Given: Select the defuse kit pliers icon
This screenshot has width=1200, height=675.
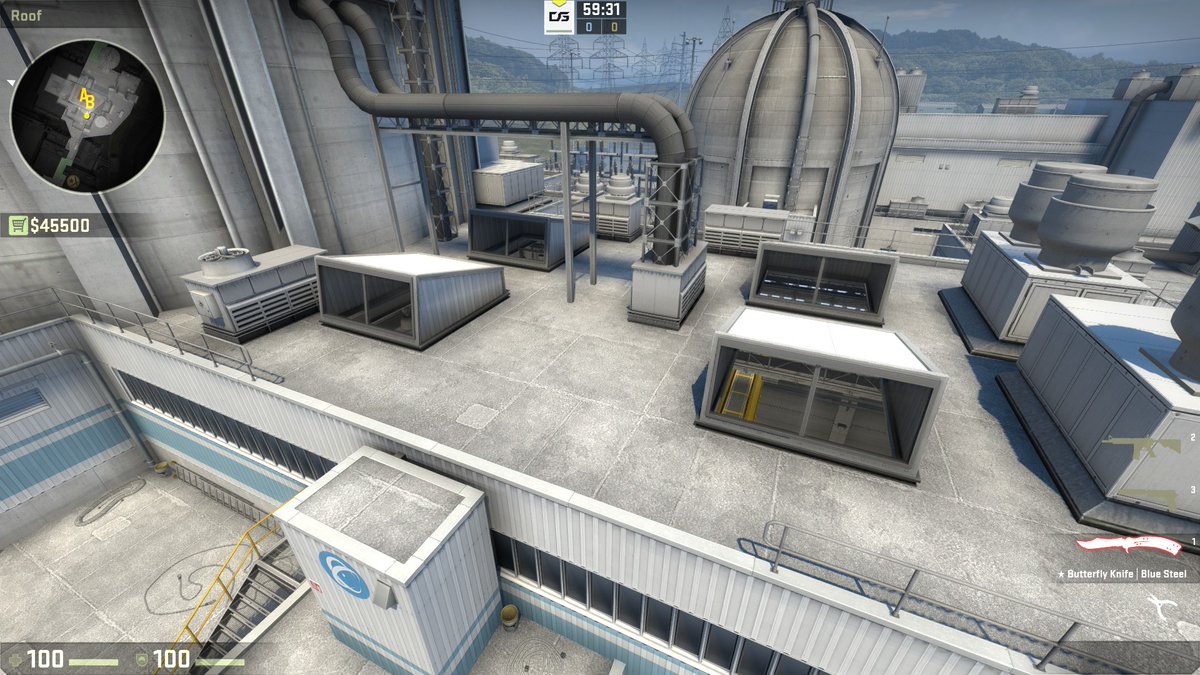Looking at the screenshot, I should [x=1165, y=606].
